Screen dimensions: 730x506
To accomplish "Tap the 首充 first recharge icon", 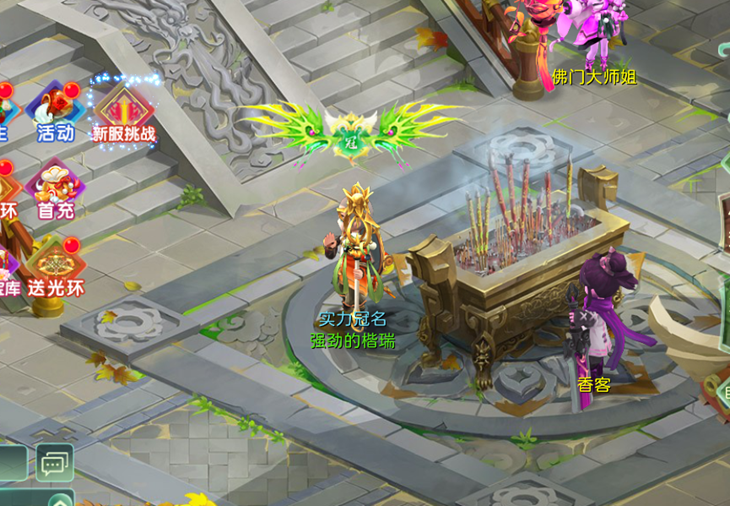I will pos(55,188).
